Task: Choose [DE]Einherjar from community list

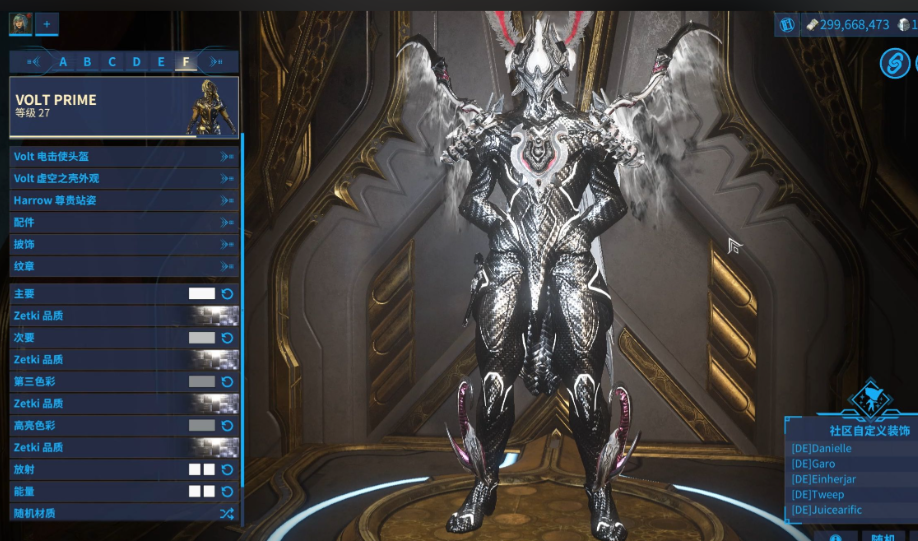Action: pyautogui.click(x=824, y=479)
